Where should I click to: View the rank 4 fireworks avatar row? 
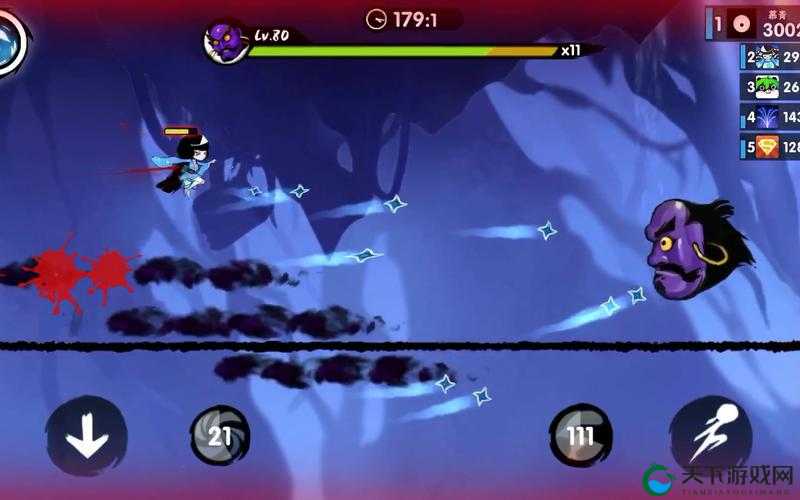pos(770,117)
